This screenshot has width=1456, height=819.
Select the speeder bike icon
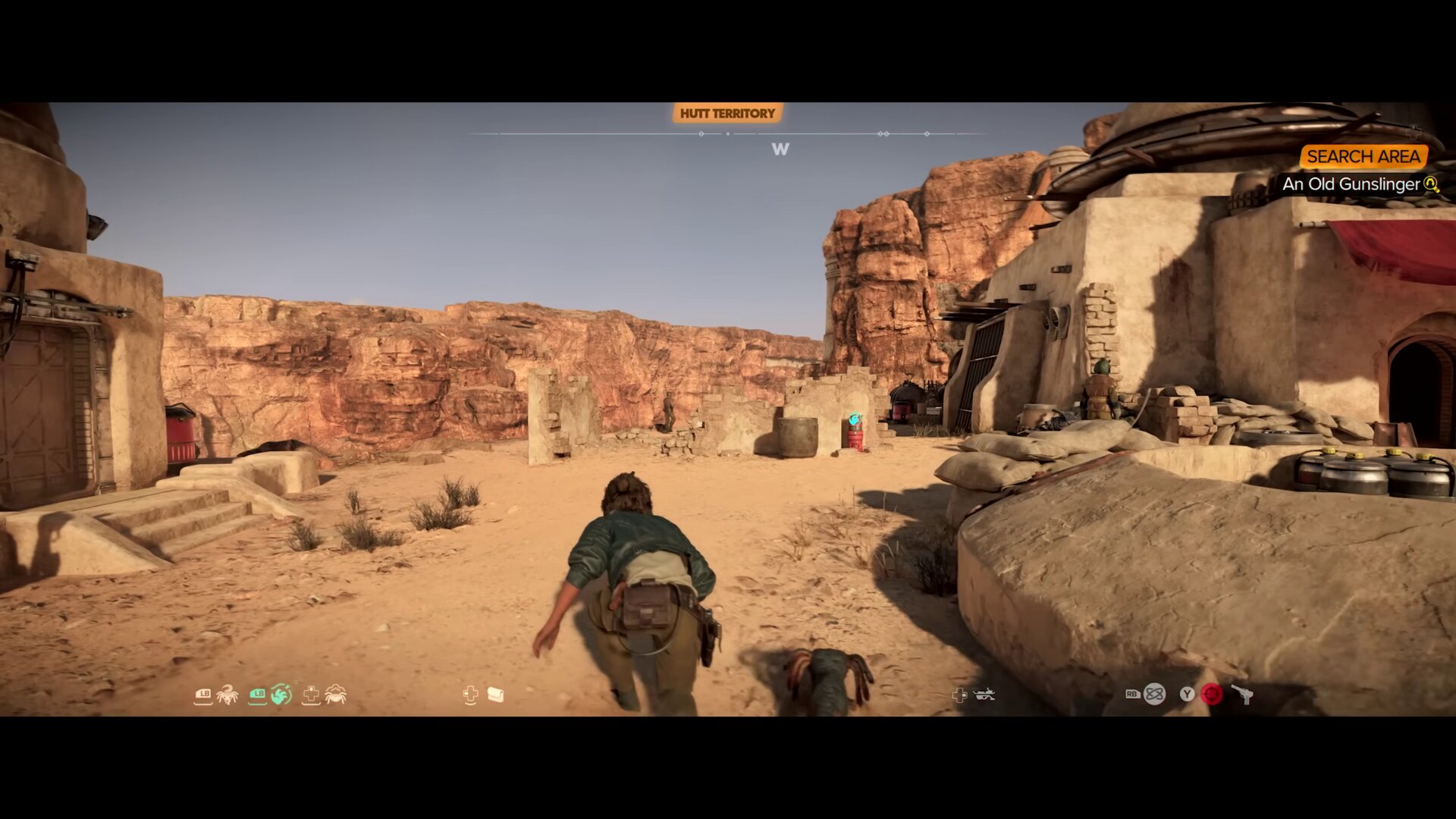click(x=984, y=694)
